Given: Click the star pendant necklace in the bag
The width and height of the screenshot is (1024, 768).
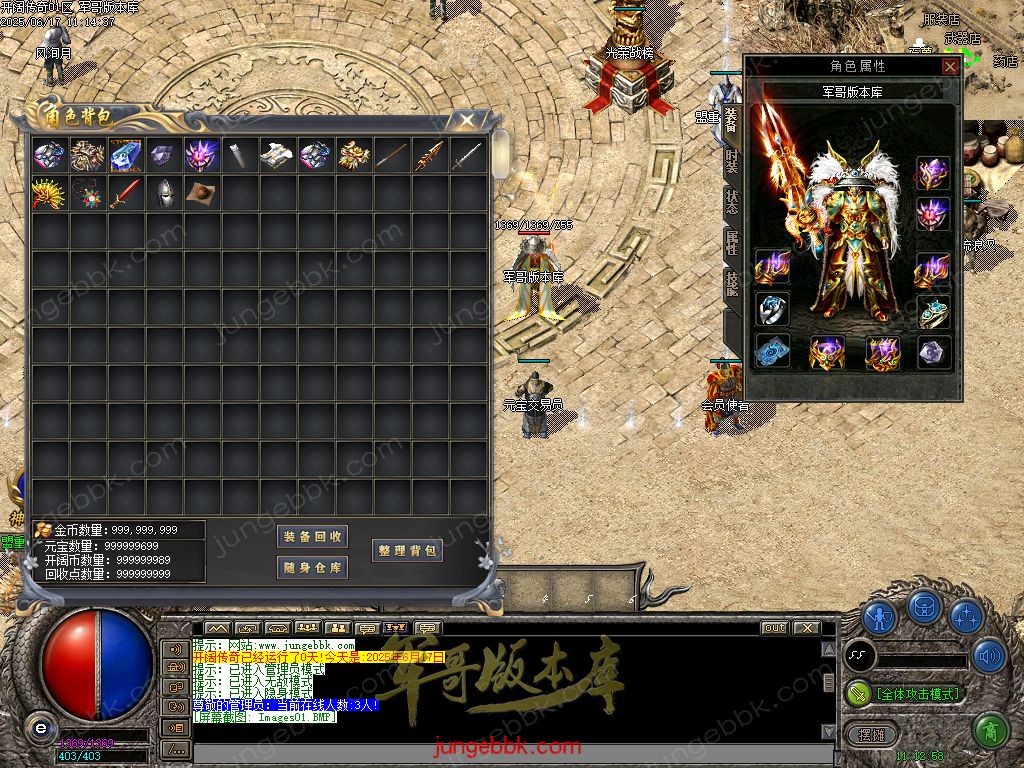Looking at the screenshot, I should coord(86,193).
